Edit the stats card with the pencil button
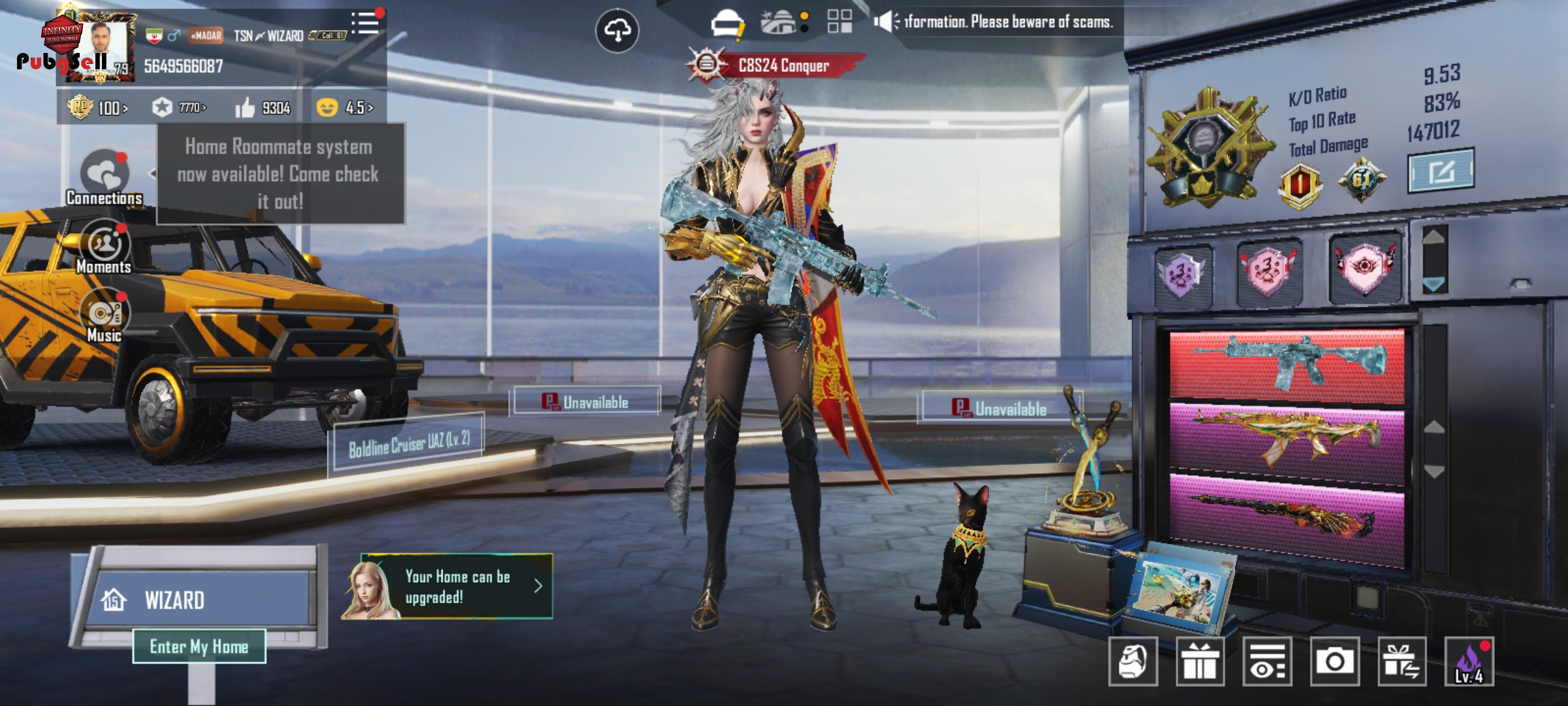 click(1441, 171)
